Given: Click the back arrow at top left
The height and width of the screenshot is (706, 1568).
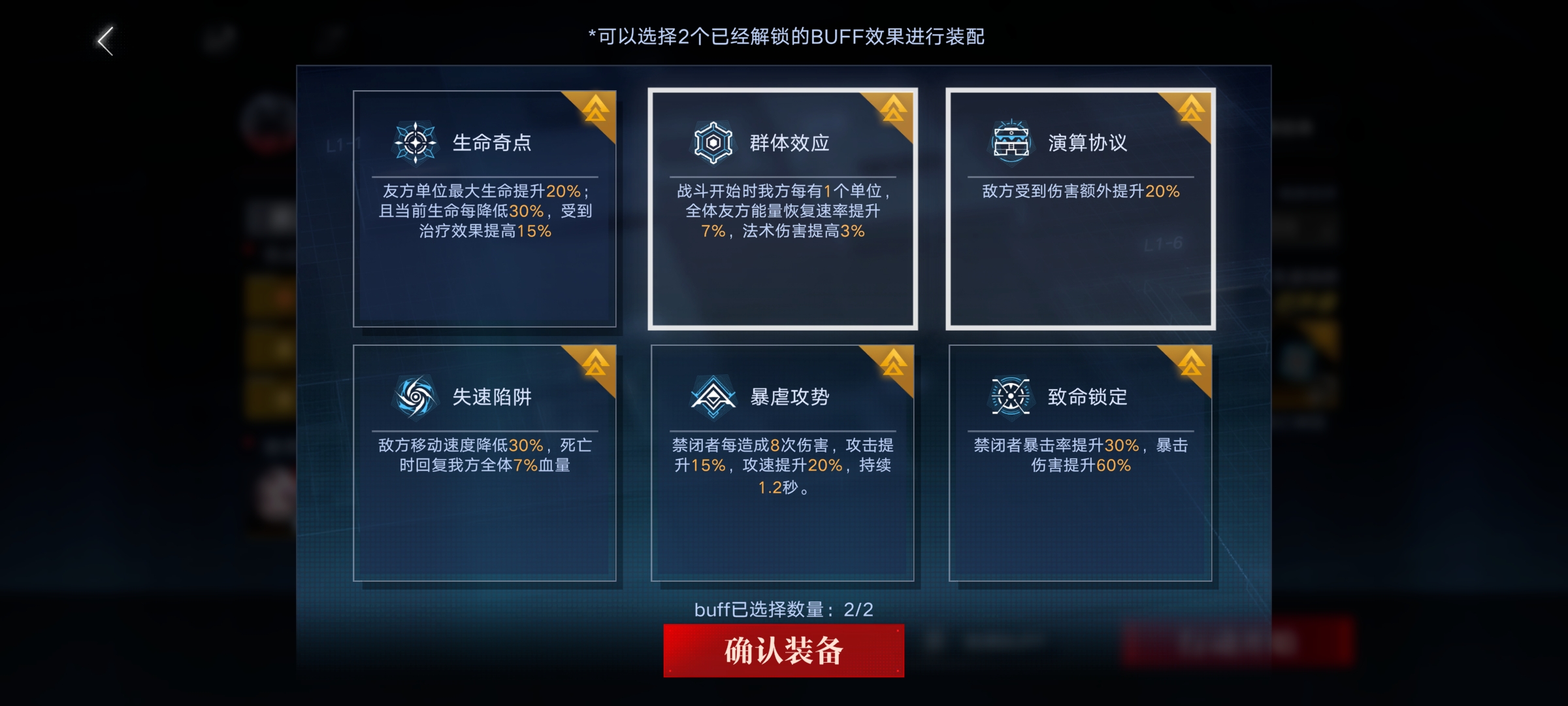Looking at the screenshot, I should [105, 41].
